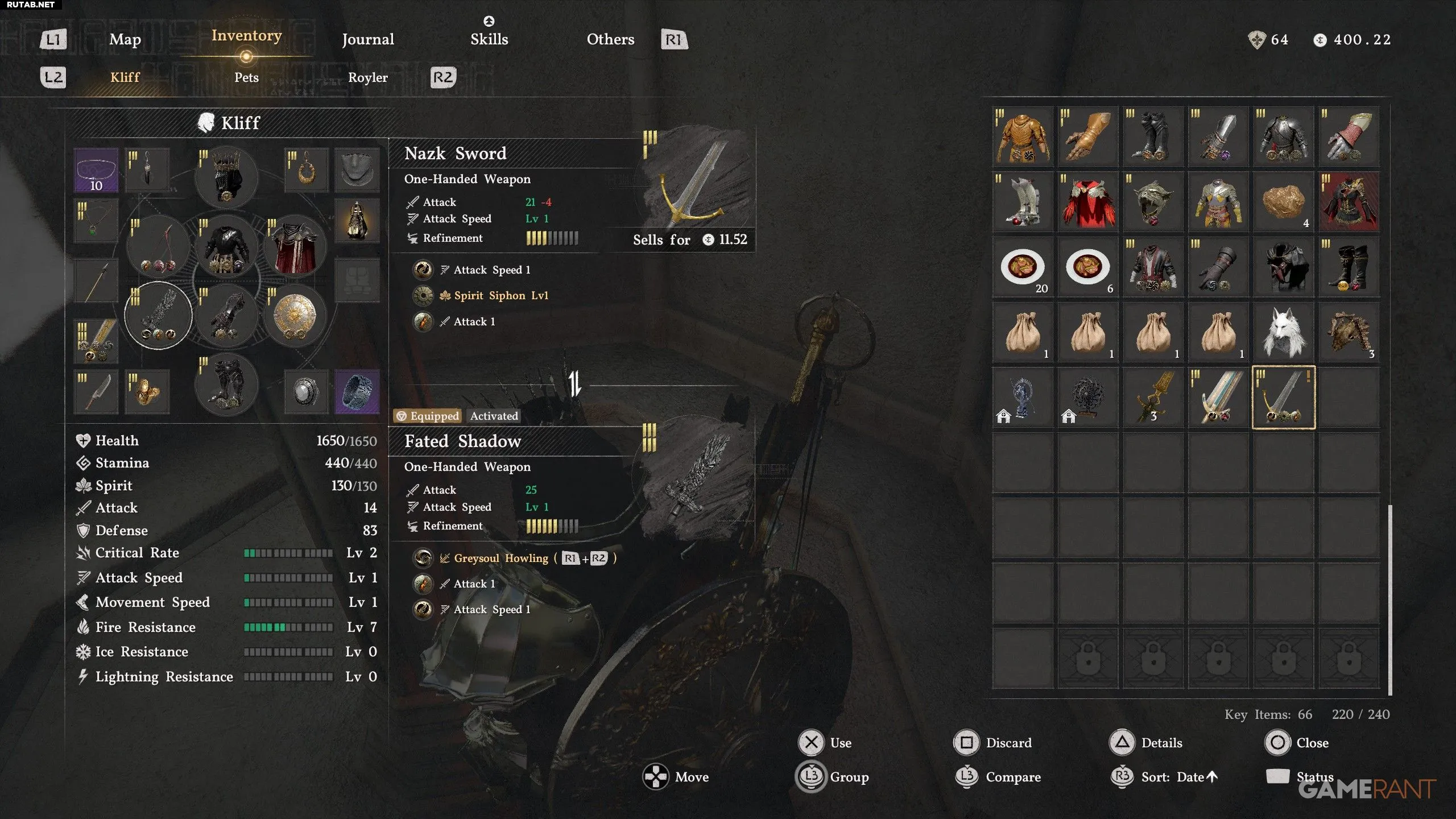Show the Pets inventory sub-tab
The height and width of the screenshot is (819, 1456).
click(x=246, y=77)
